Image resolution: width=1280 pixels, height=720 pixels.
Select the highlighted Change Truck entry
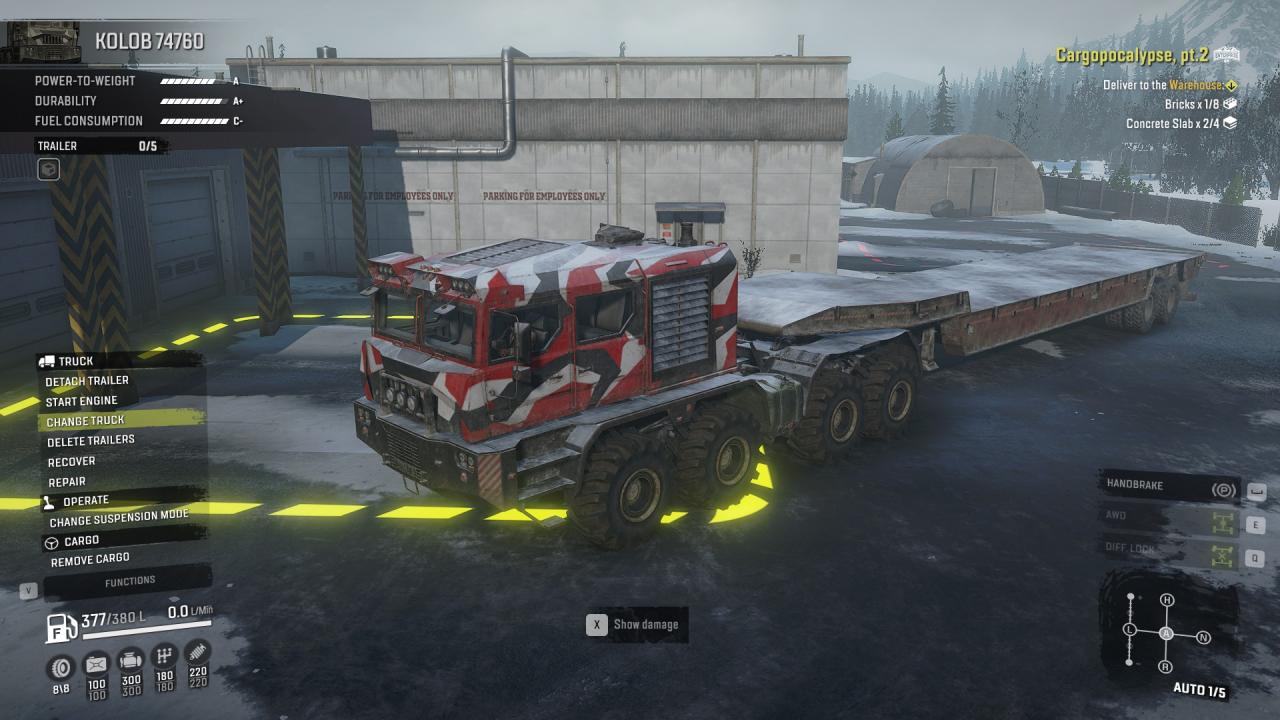(x=86, y=421)
